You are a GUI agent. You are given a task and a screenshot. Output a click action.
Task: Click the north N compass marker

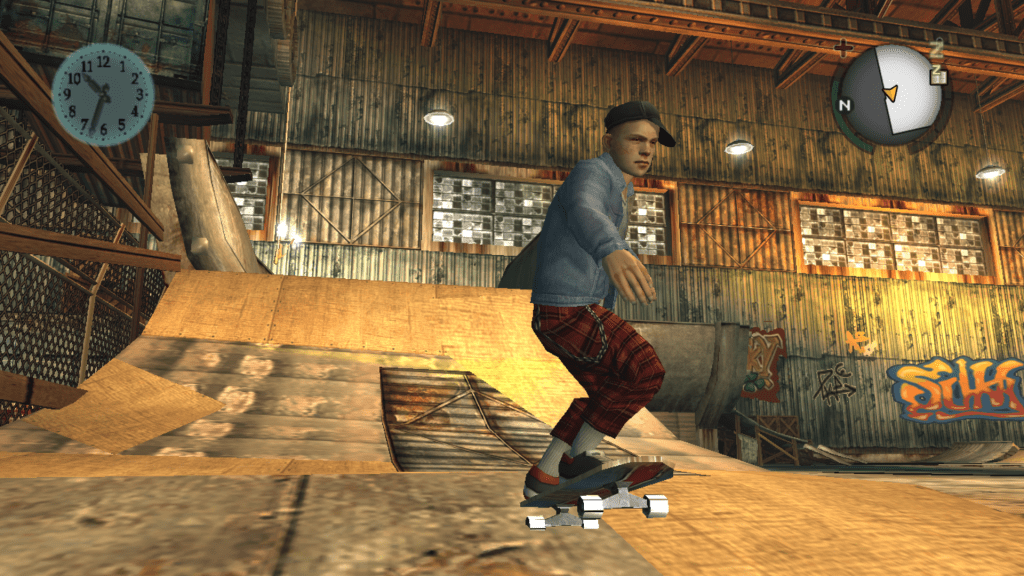pyautogui.click(x=845, y=104)
